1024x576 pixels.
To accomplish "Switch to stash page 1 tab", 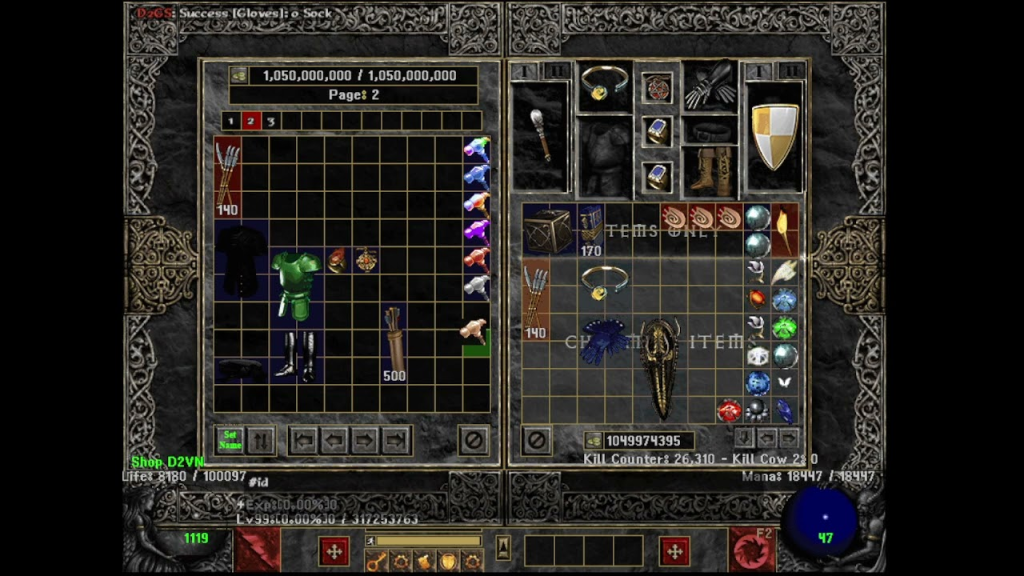I will coord(231,121).
